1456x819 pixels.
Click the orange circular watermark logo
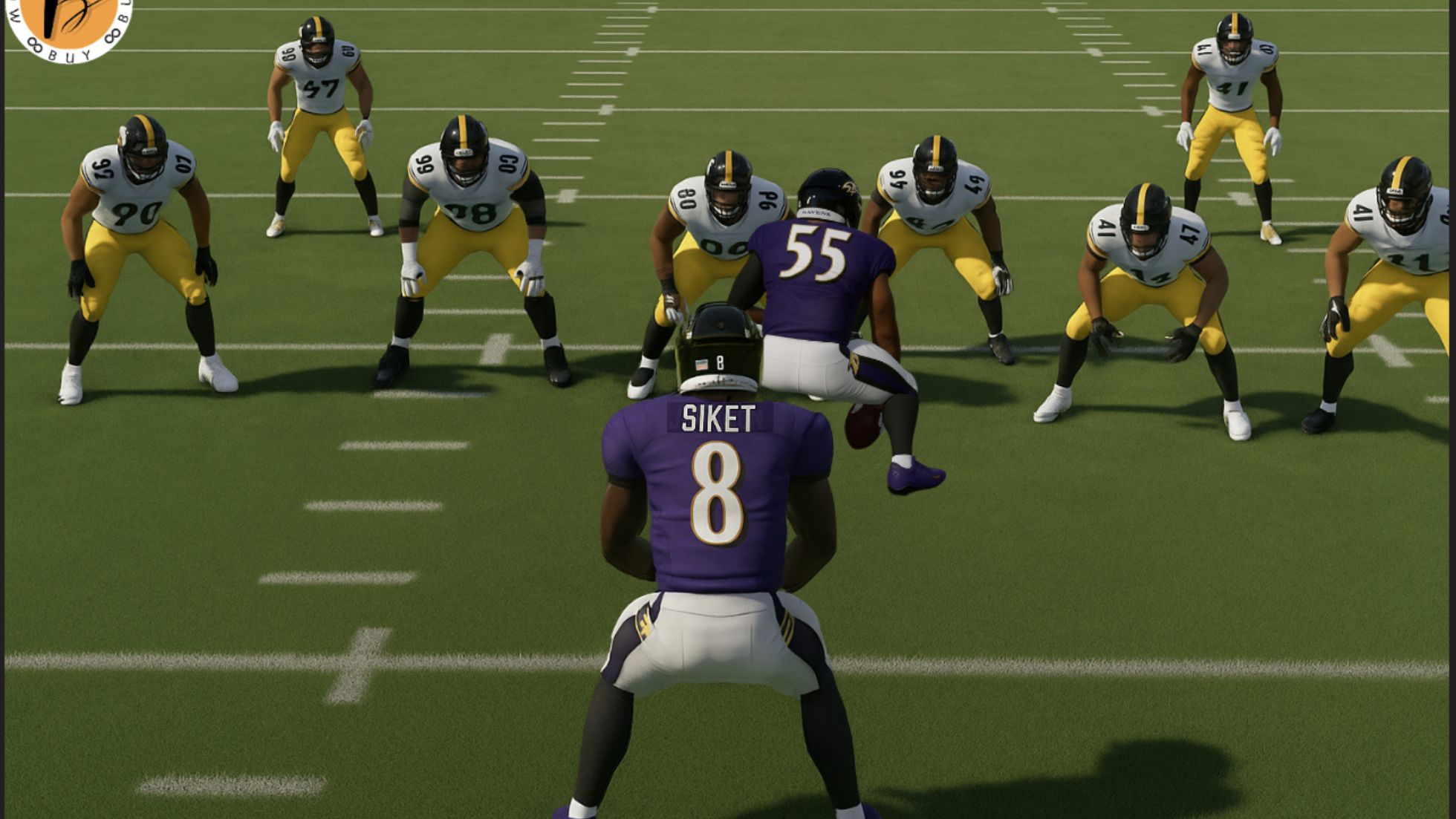68,24
